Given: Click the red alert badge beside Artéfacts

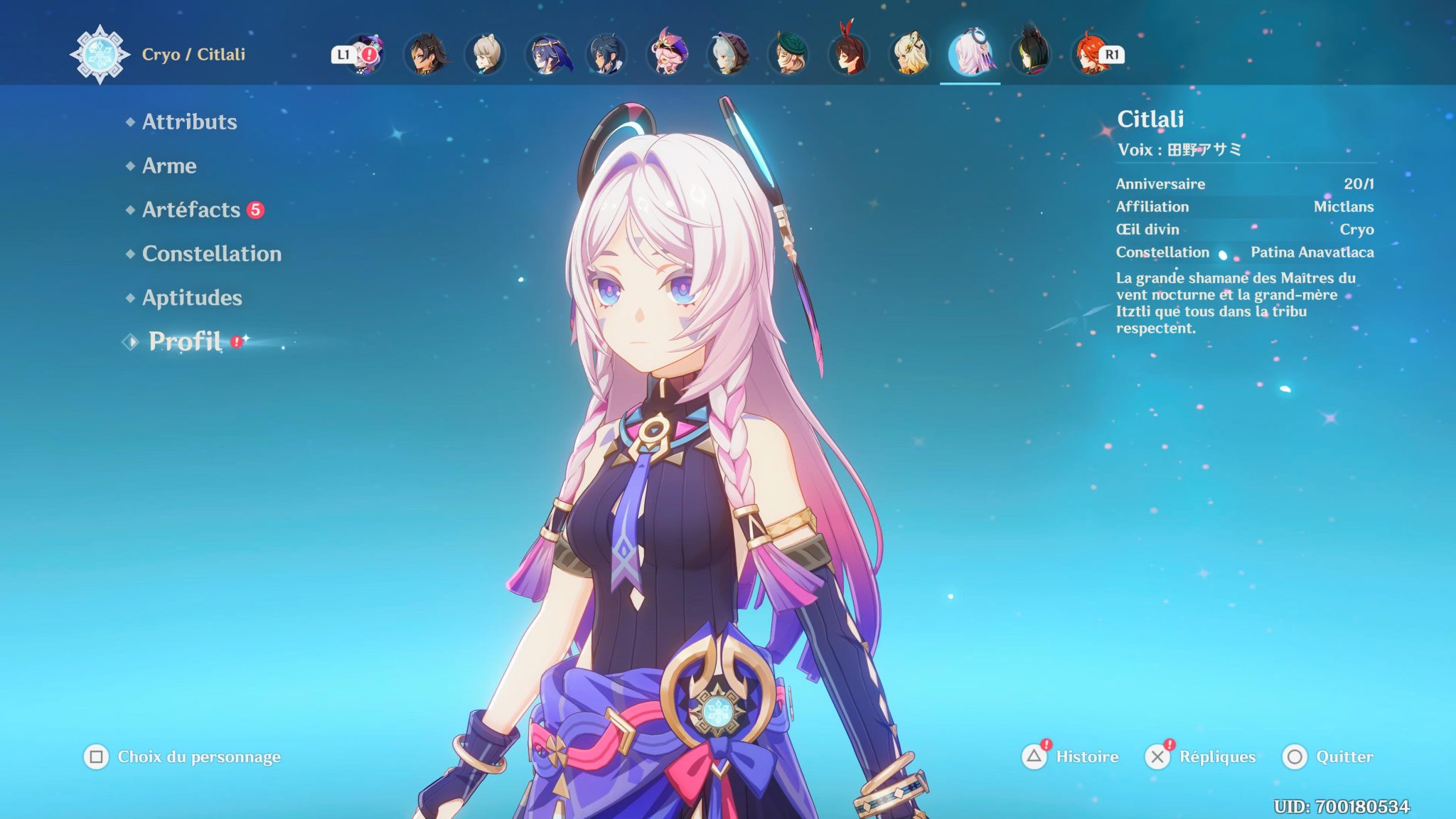Looking at the screenshot, I should point(256,210).
